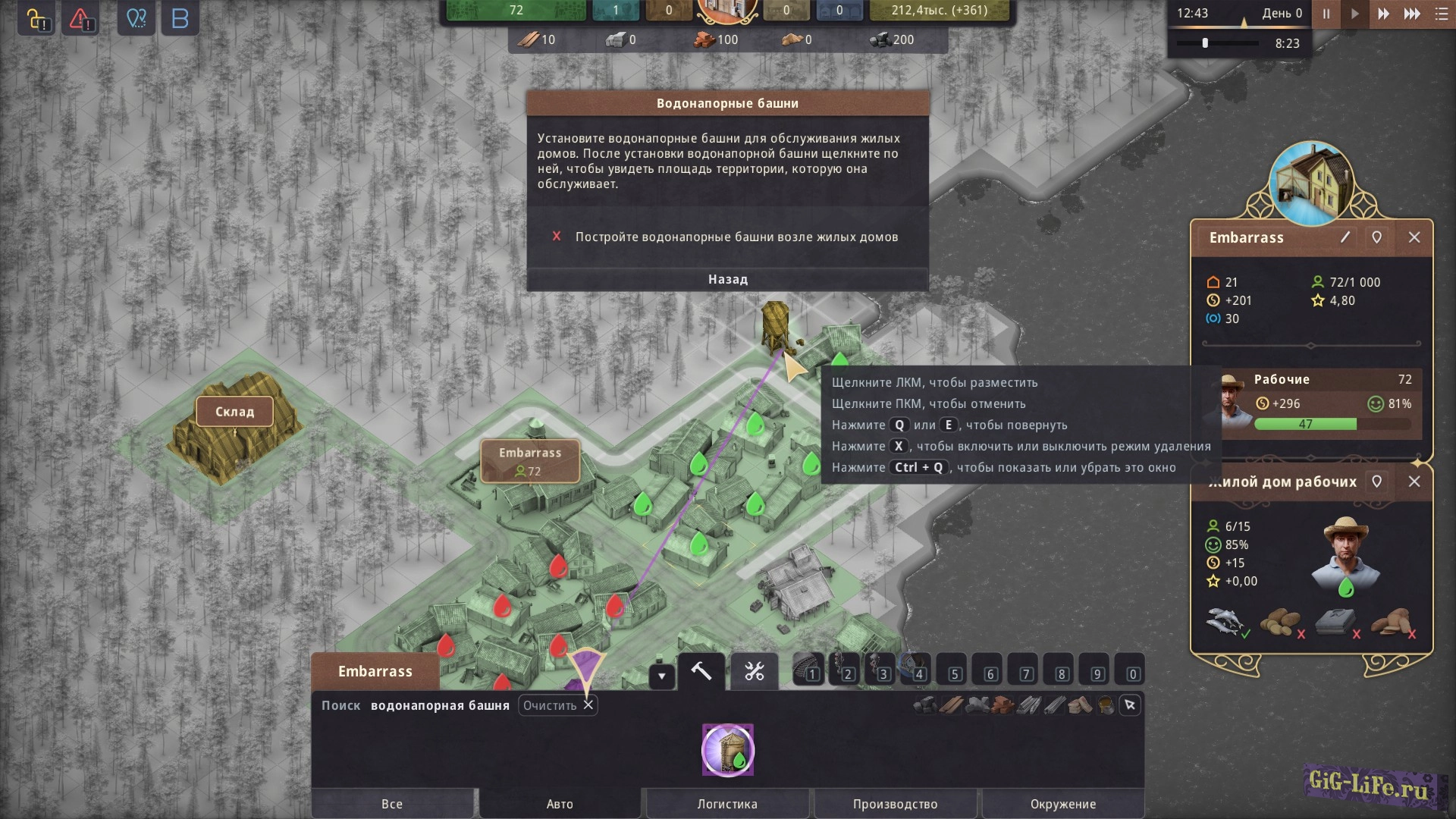Close the Embarrass town panel
Screen dimensions: 1456x819
click(x=1414, y=237)
